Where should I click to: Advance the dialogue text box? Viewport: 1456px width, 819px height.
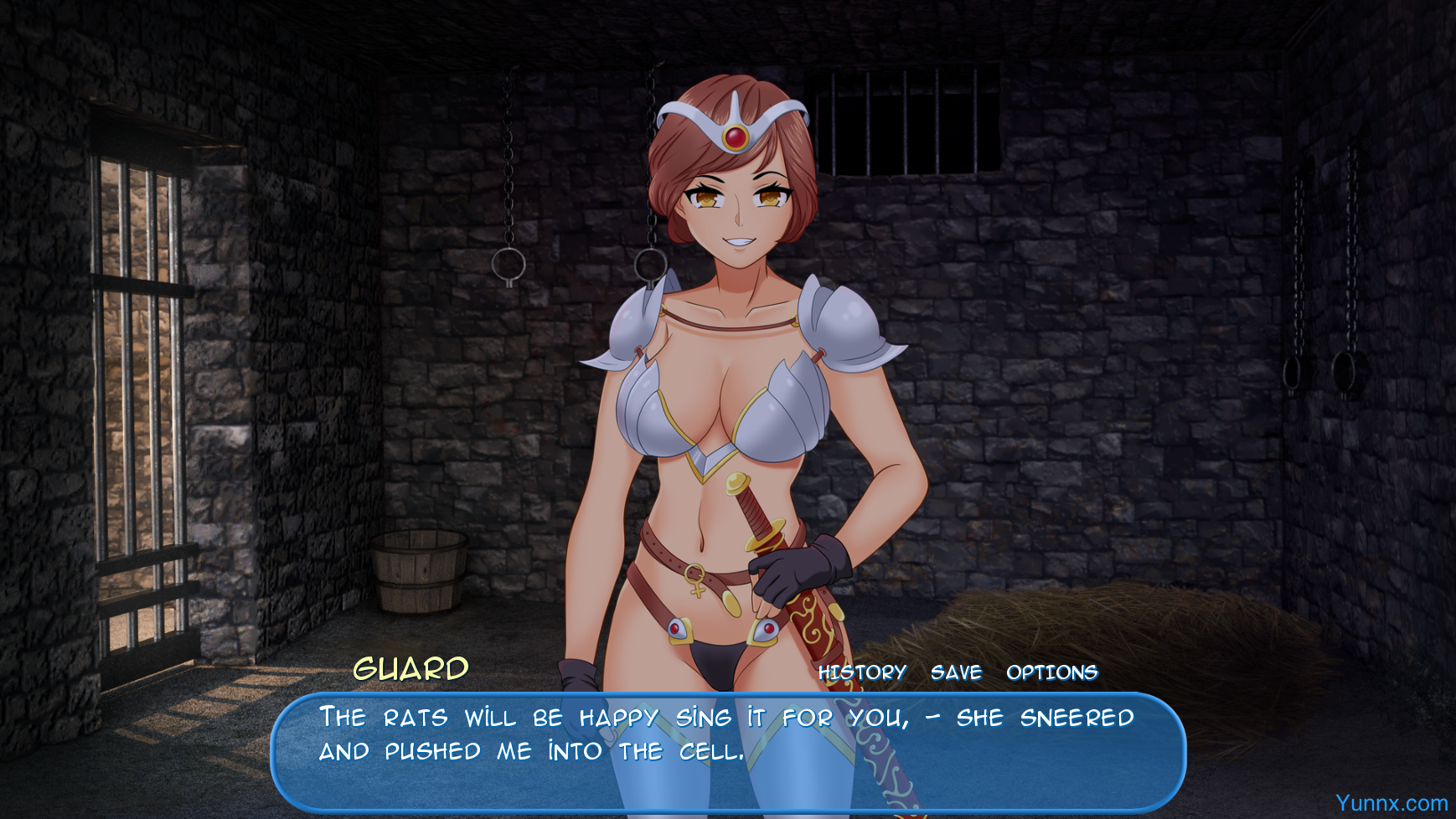[727, 752]
